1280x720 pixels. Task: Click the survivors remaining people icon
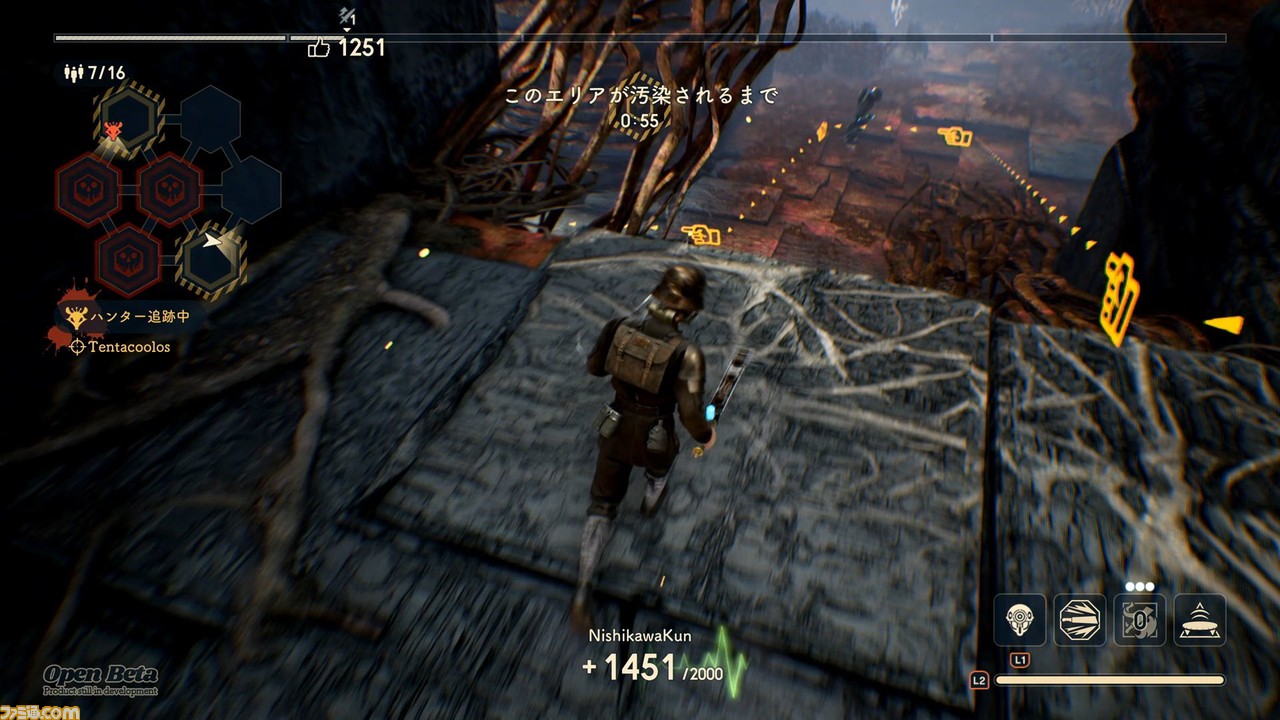point(72,73)
